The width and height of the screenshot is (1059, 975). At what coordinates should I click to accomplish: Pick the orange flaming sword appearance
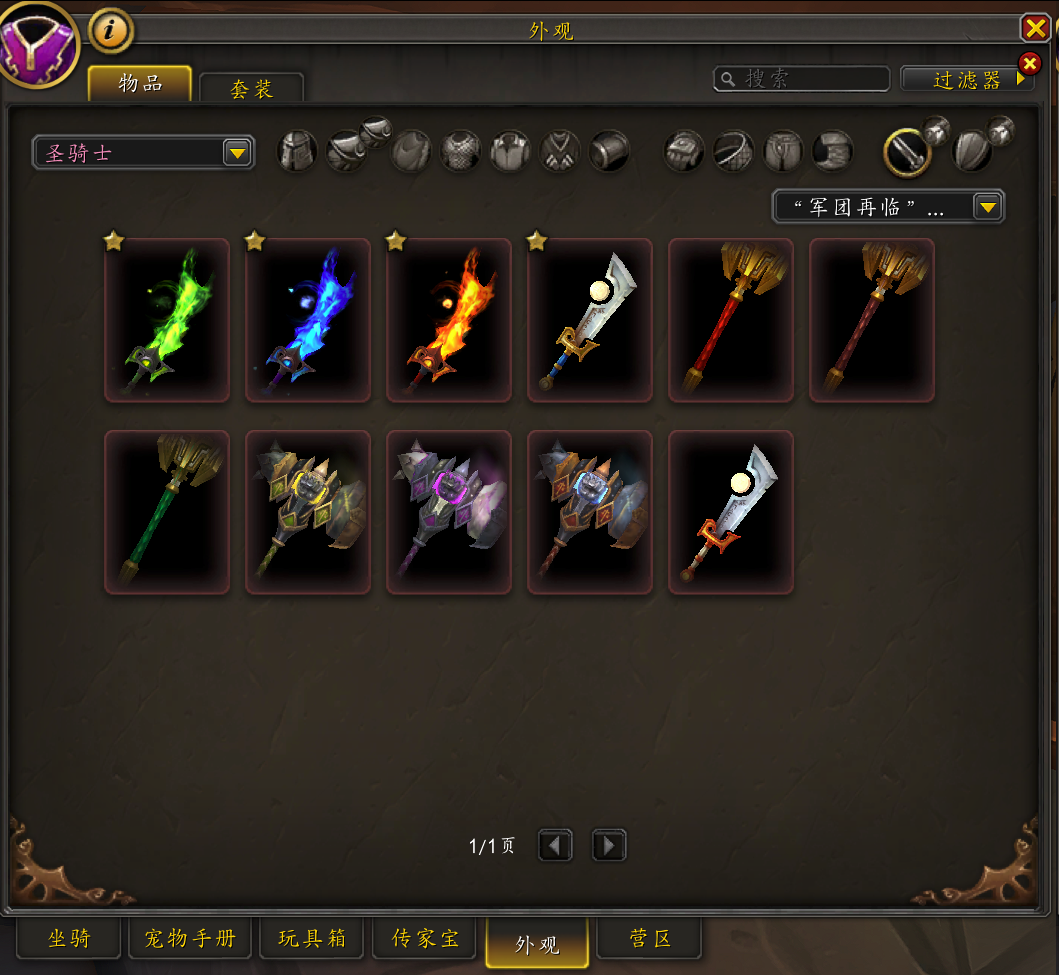click(x=449, y=320)
